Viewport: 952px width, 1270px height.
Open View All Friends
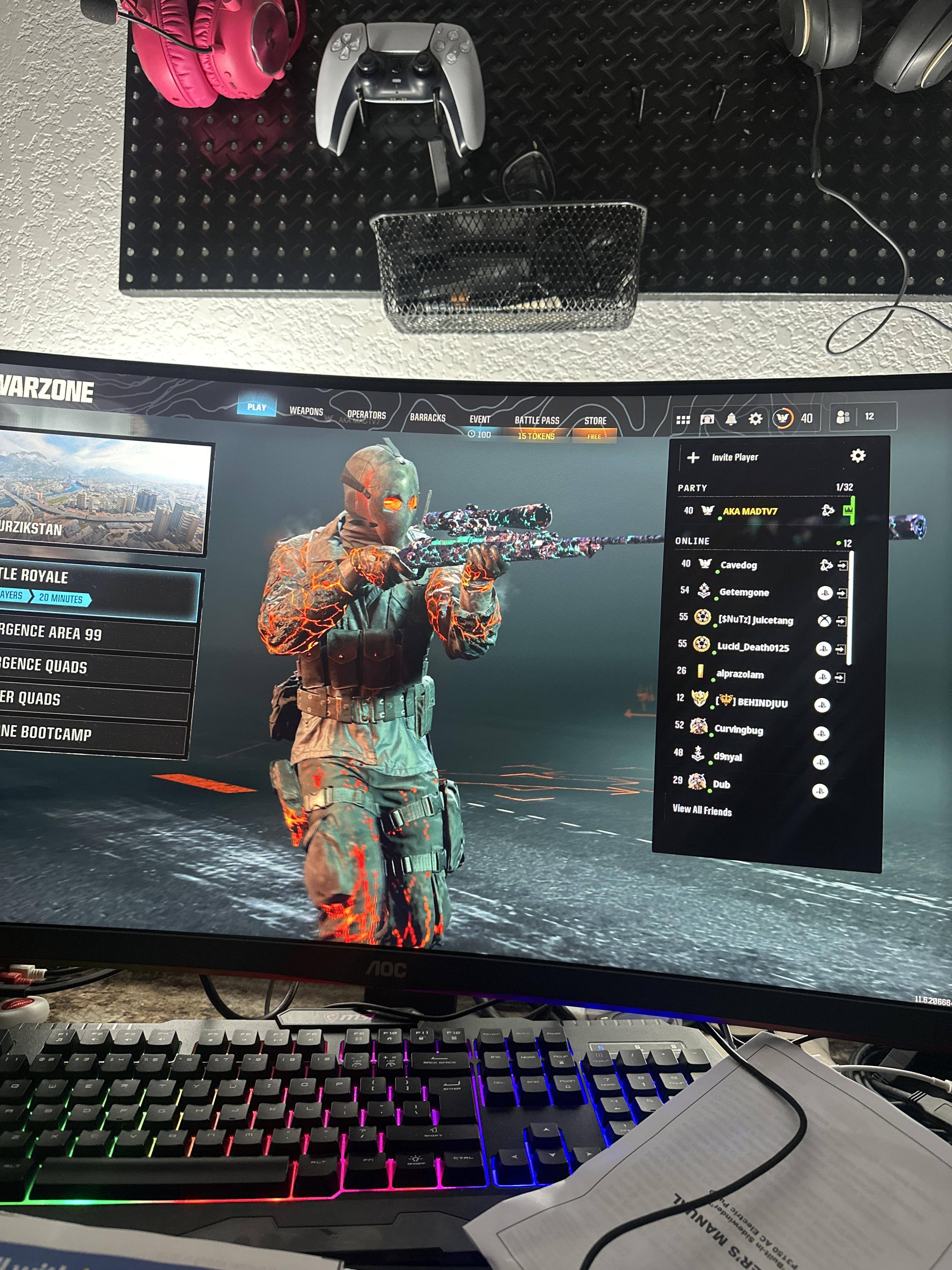click(x=702, y=811)
